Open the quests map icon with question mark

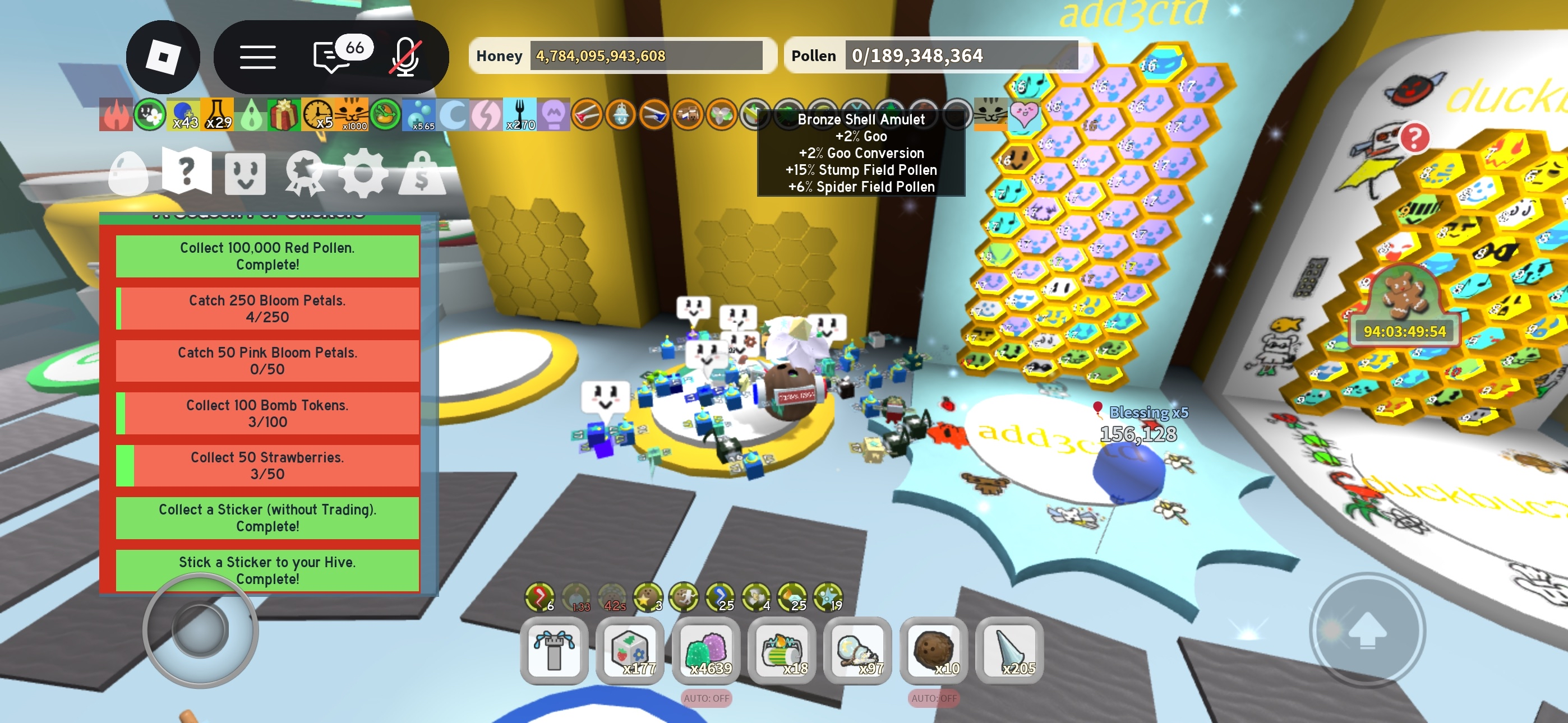(x=187, y=172)
